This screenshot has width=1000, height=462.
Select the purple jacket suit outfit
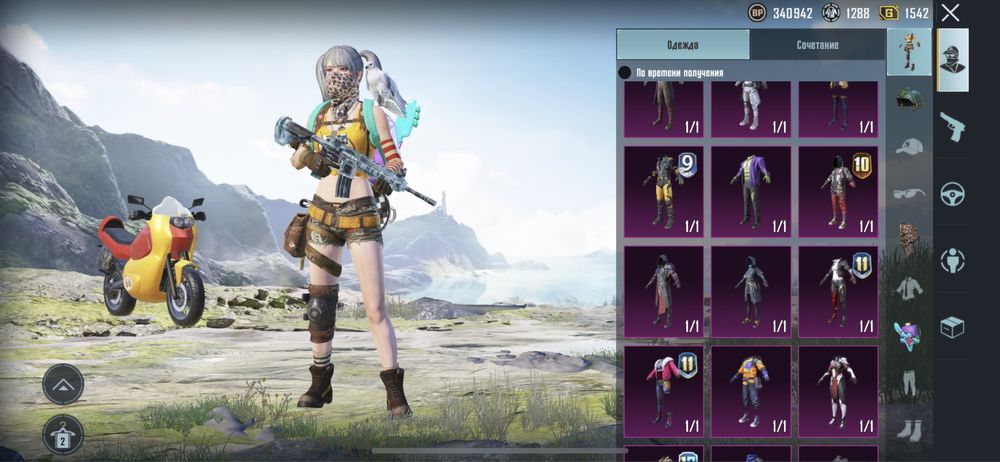coord(750,191)
